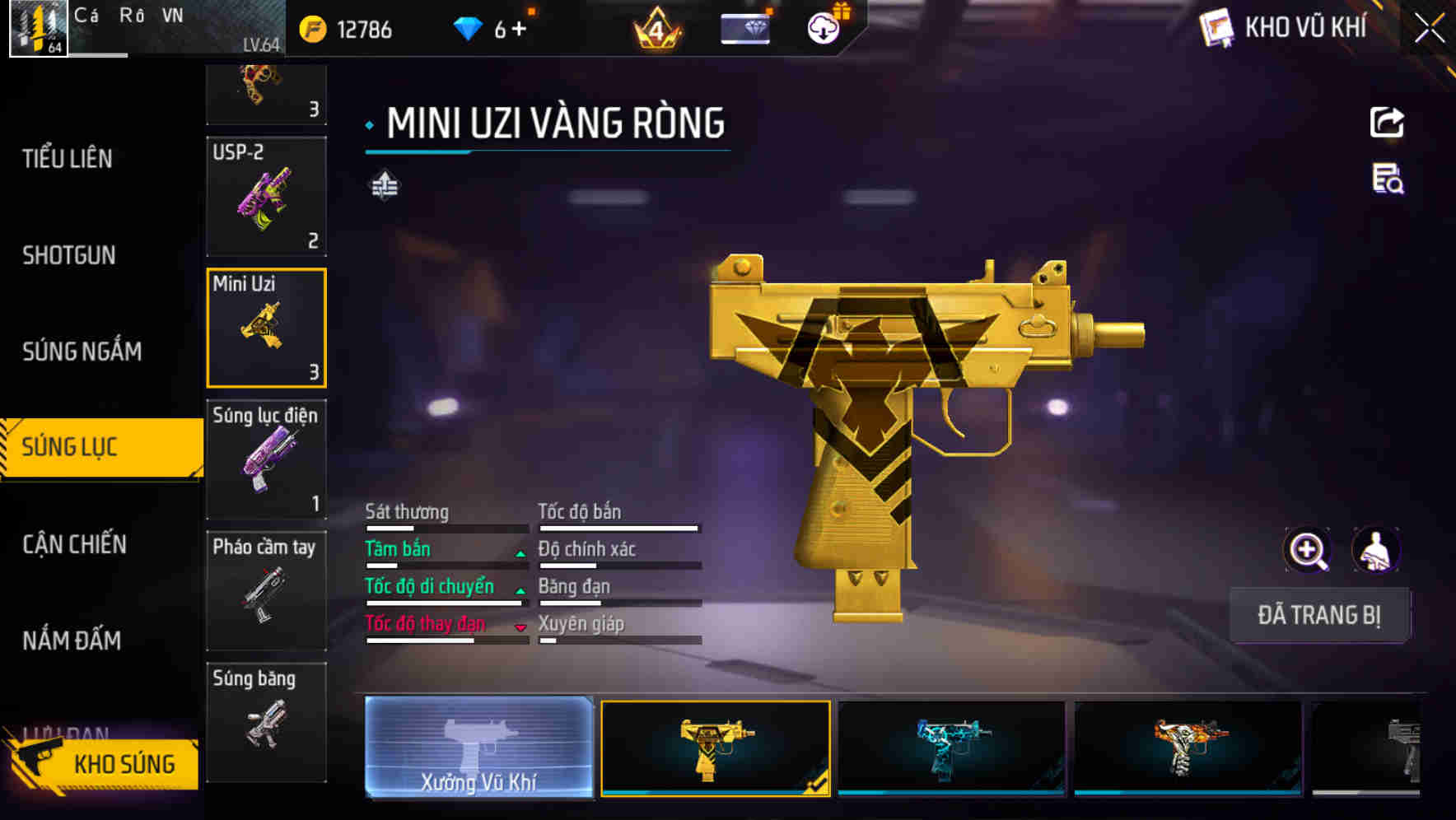Choose the Súng lục điện weapon tile
Viewport: 1456px width, 820px height.
[x=266, y=459]
